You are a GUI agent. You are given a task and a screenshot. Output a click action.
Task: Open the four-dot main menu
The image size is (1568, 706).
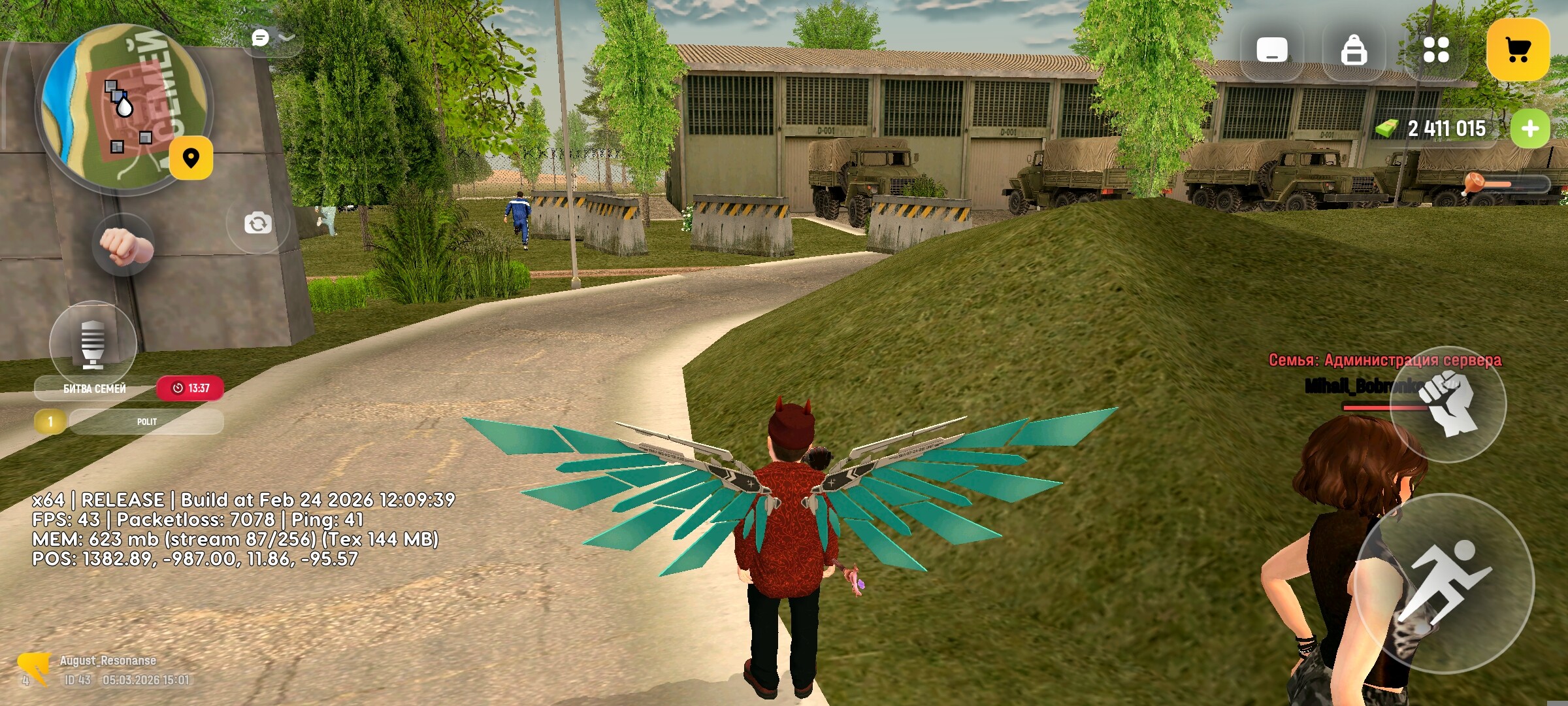[1435, 50]
